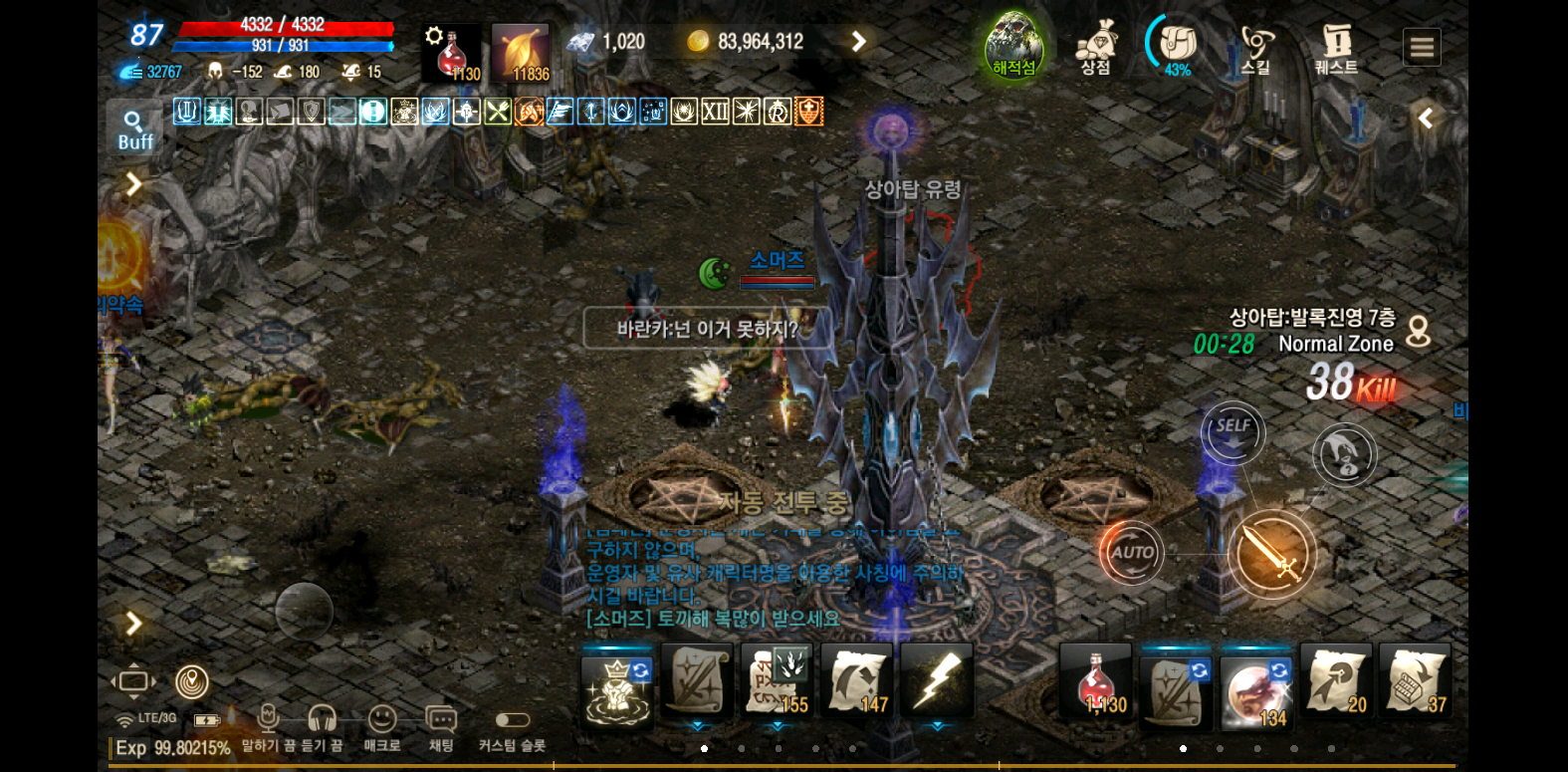
Task: Tap the sword attack button
Action: [x=1271, y=554]
